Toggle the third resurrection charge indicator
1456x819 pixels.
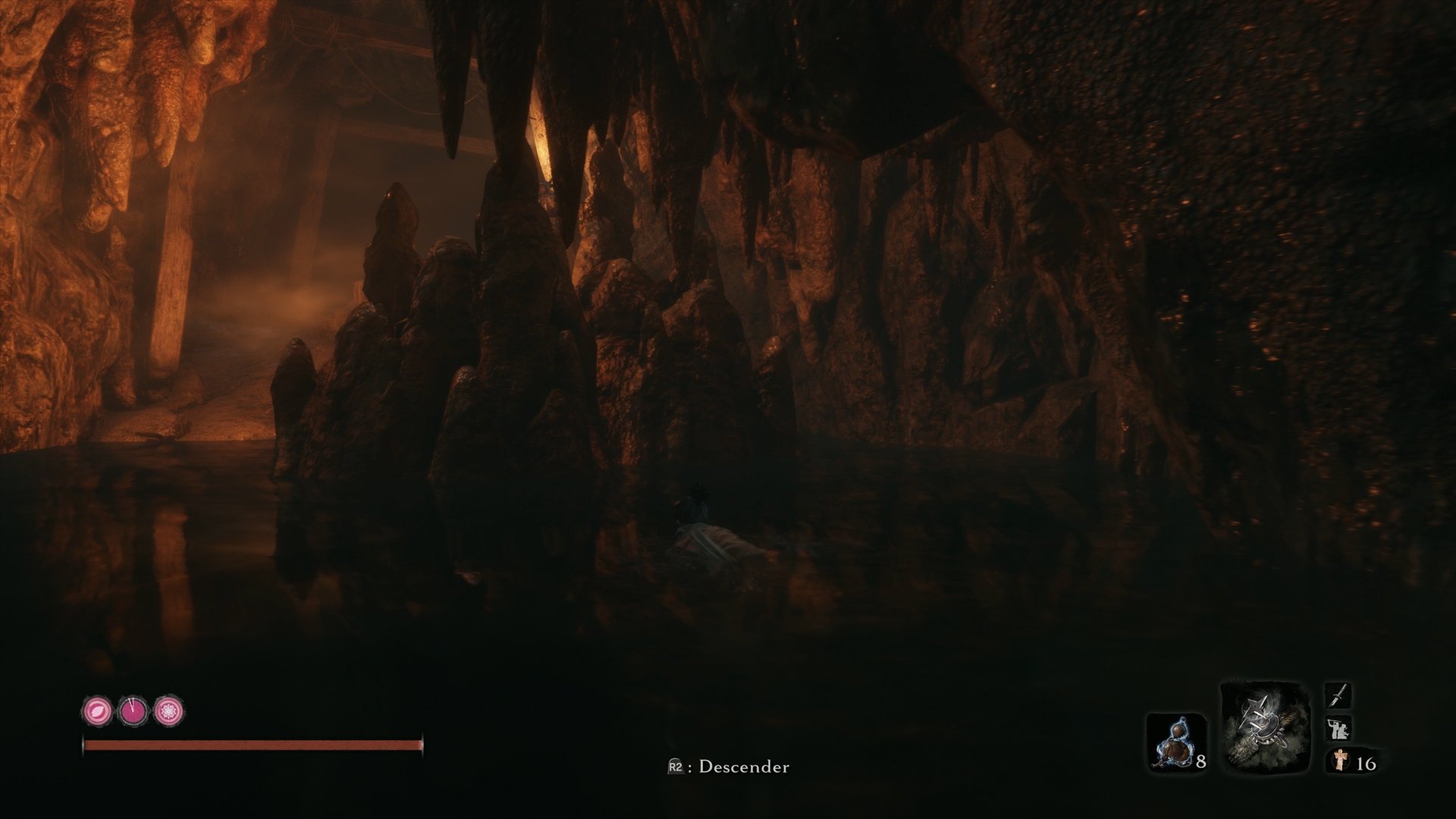point(168,709)
